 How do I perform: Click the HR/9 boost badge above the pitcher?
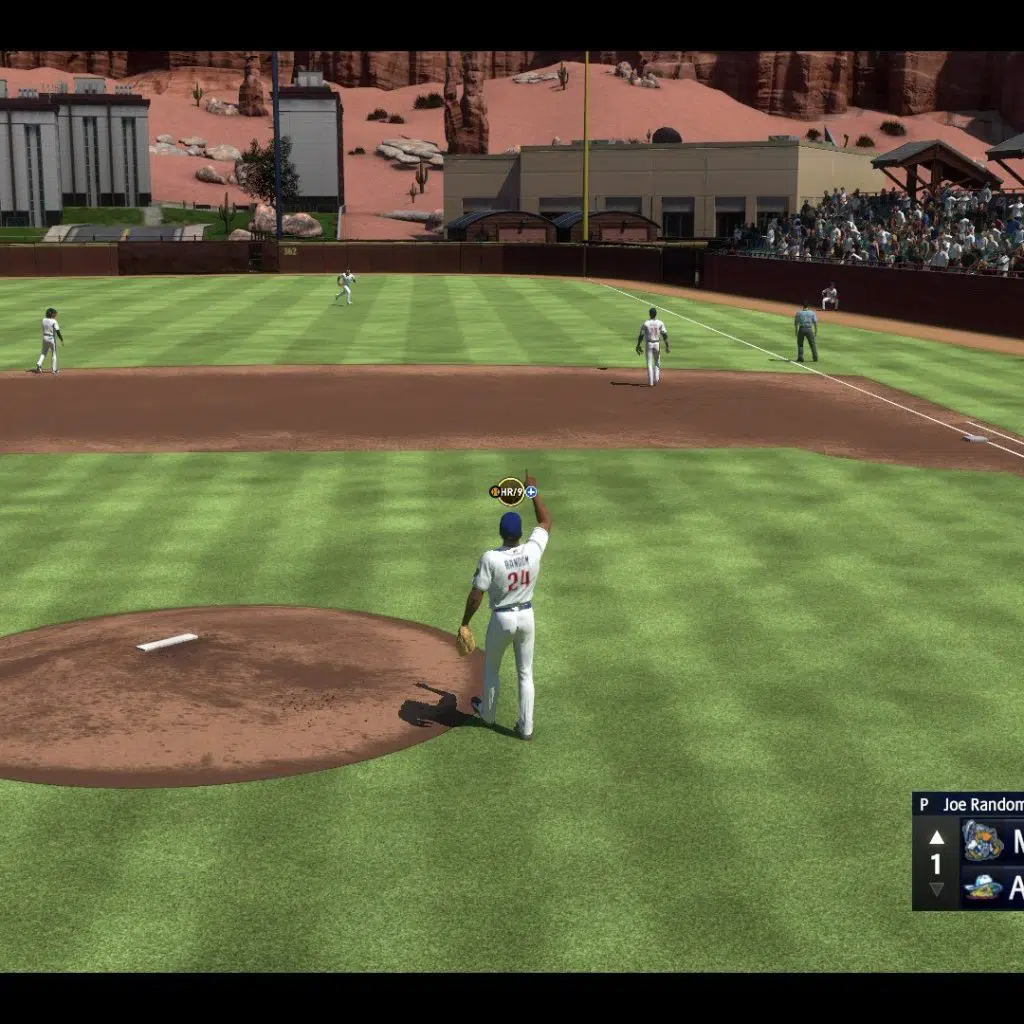[512, 491]
